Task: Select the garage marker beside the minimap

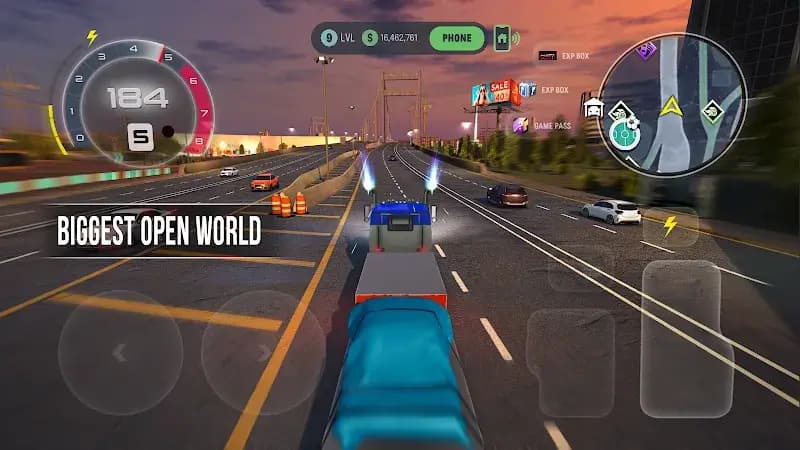Action: pyautogui.click(x=592, y=106)
